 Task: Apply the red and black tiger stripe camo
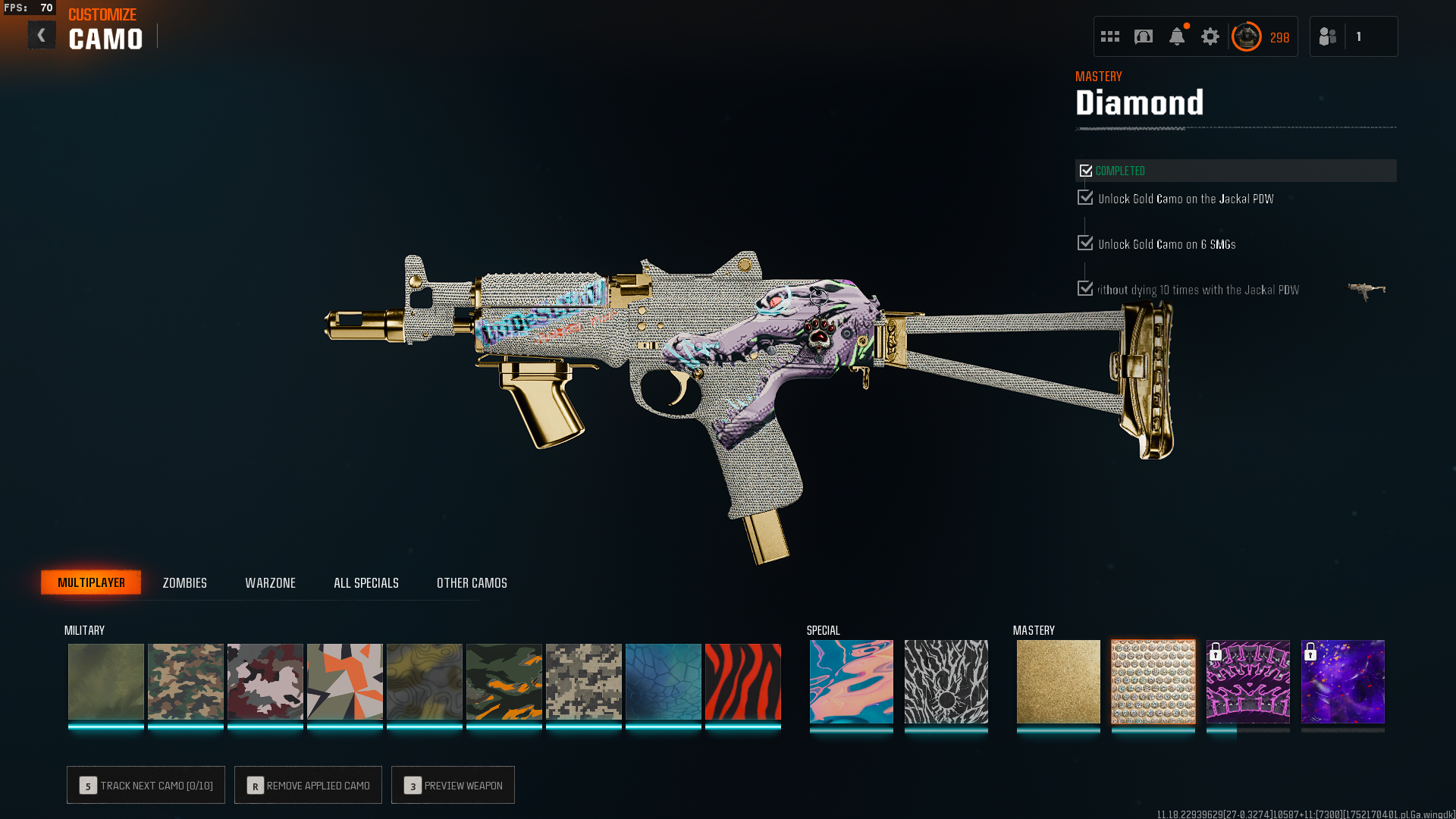point(742,682)
